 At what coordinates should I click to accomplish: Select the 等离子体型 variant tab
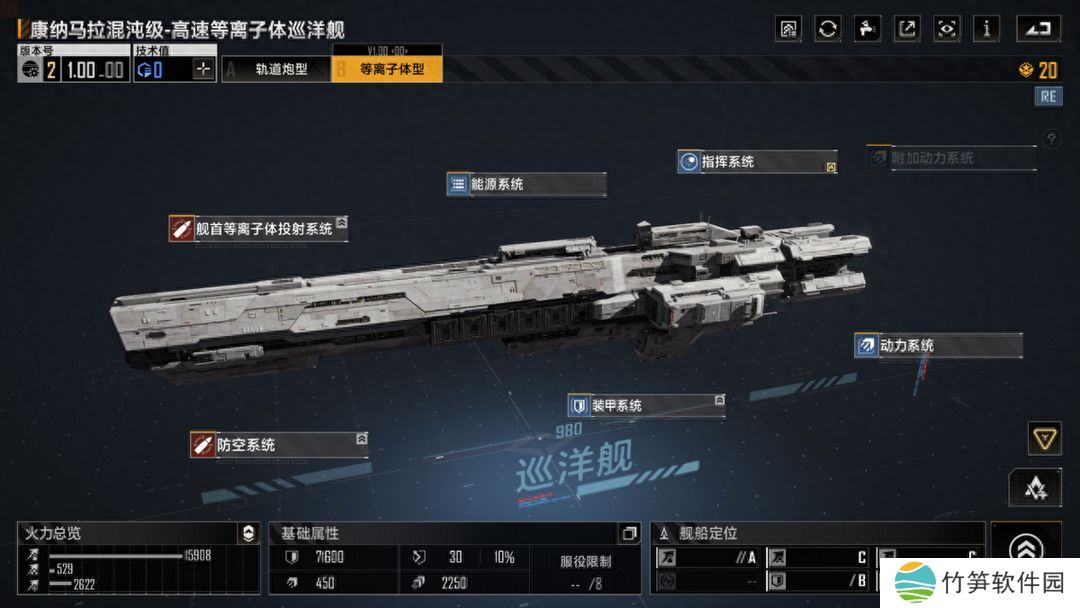pos(387,69)
